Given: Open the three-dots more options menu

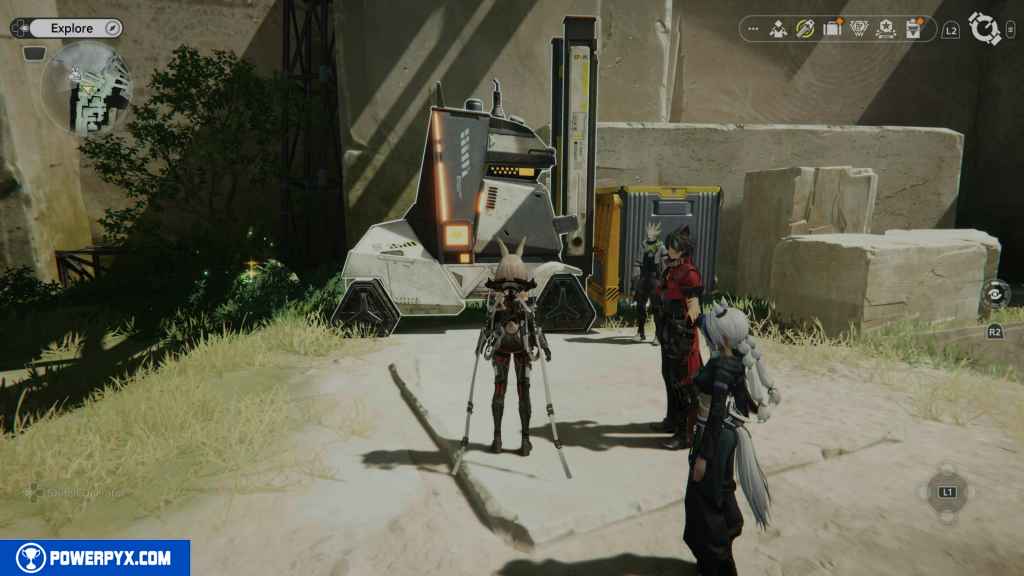Looking at the screenshot, I should [x=753, y=29].
